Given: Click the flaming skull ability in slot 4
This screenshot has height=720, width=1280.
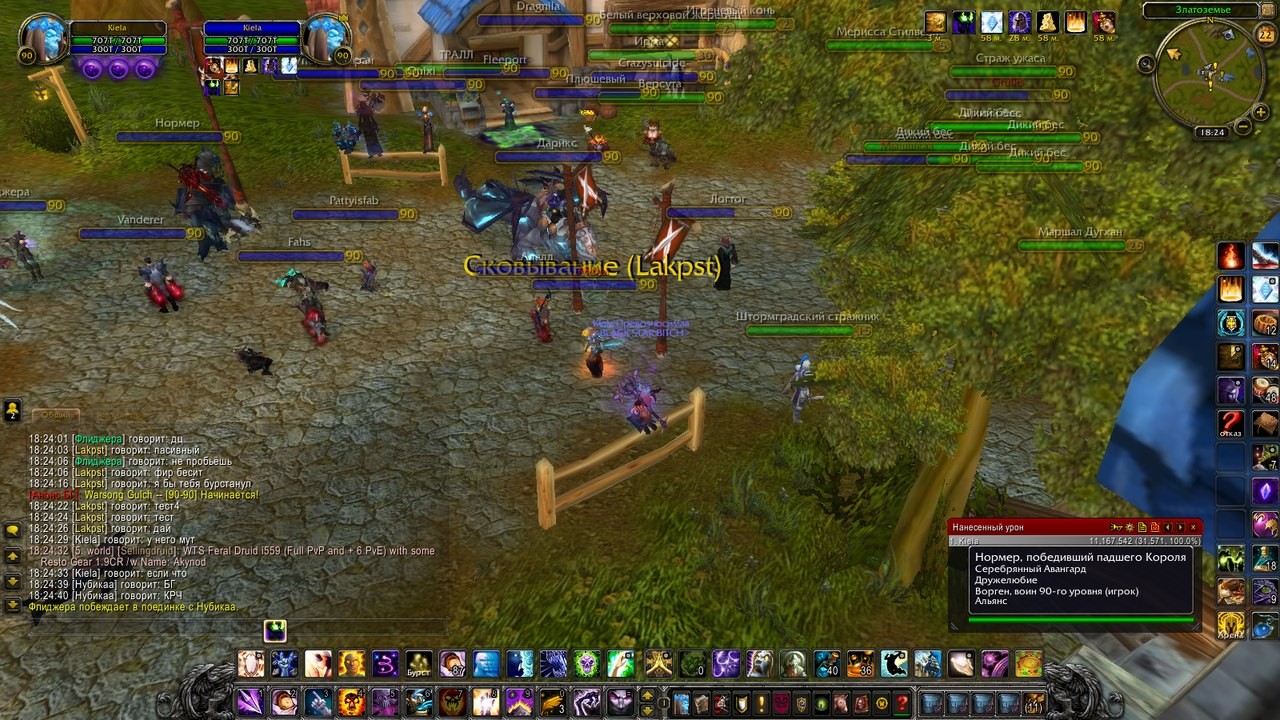Looking at the screenshot, I should (351, 702).
